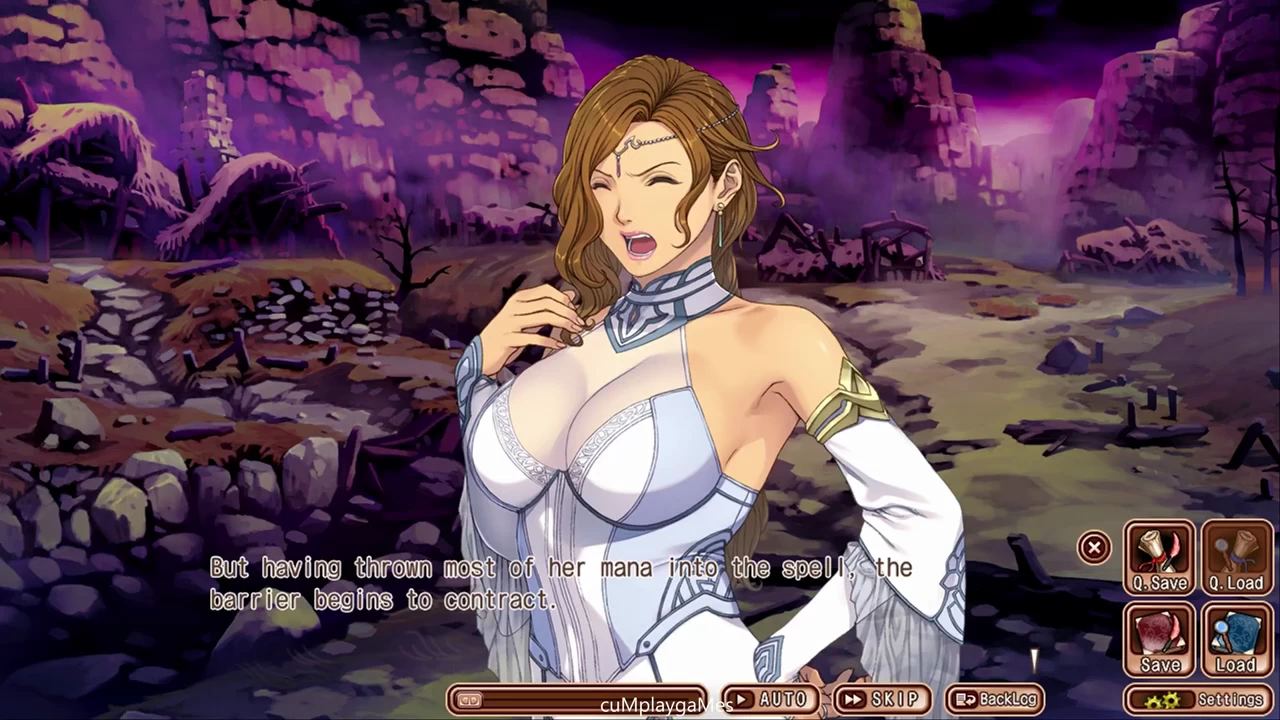Image resolution: width=1280 pixels, height=720 pixels.
Task: Open the Settings menu
Action: [1198, 699]
